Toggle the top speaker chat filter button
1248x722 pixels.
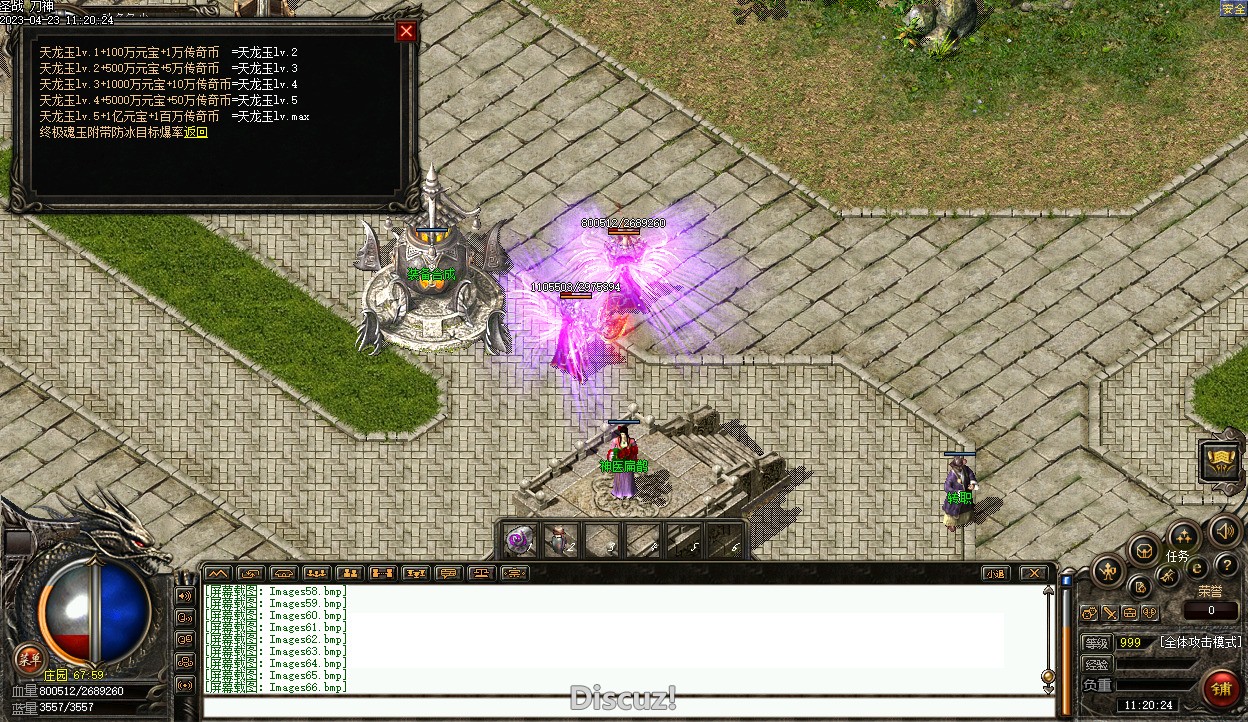185,596
